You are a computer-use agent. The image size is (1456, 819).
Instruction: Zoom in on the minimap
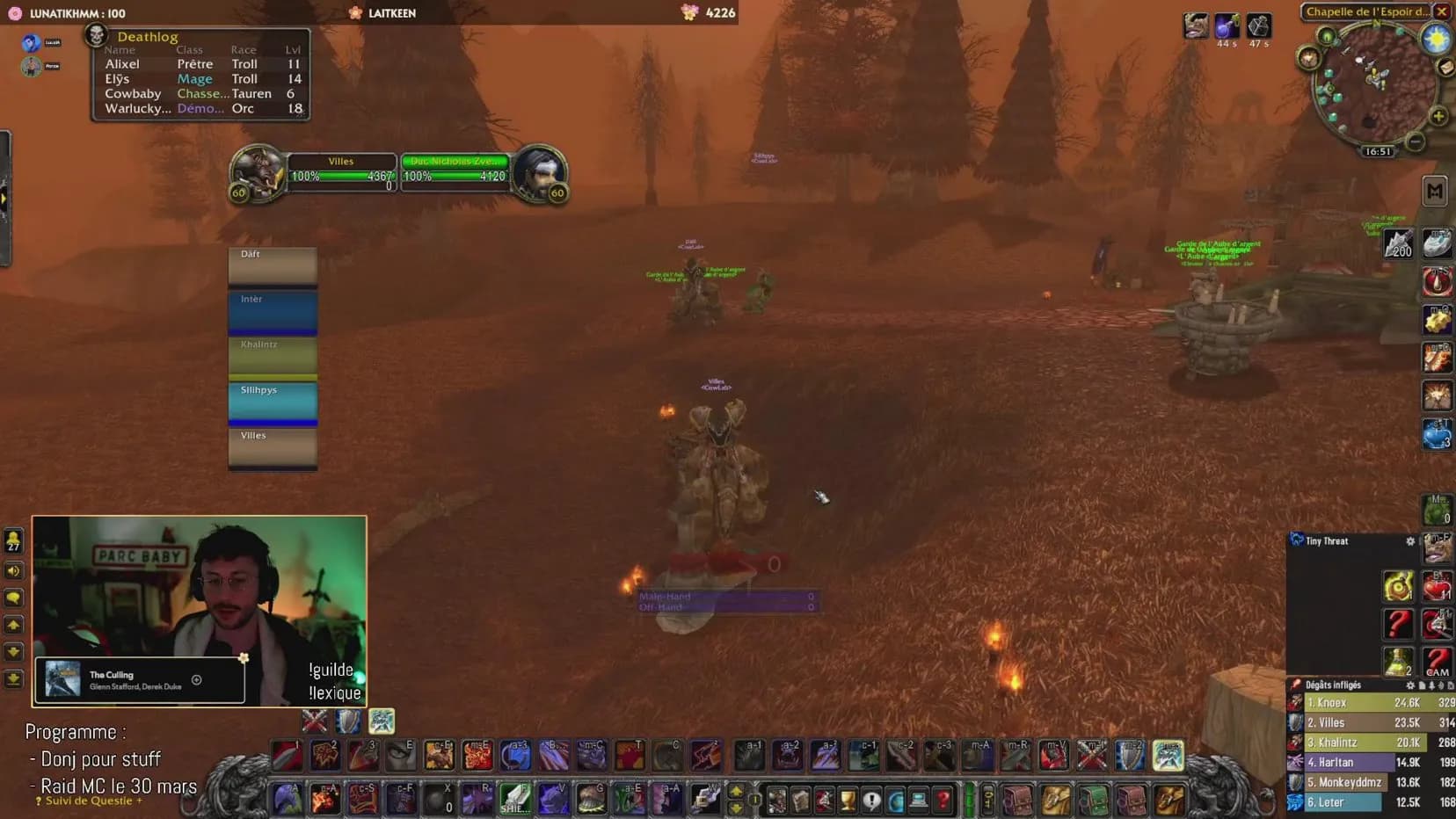click(1438, 116)
